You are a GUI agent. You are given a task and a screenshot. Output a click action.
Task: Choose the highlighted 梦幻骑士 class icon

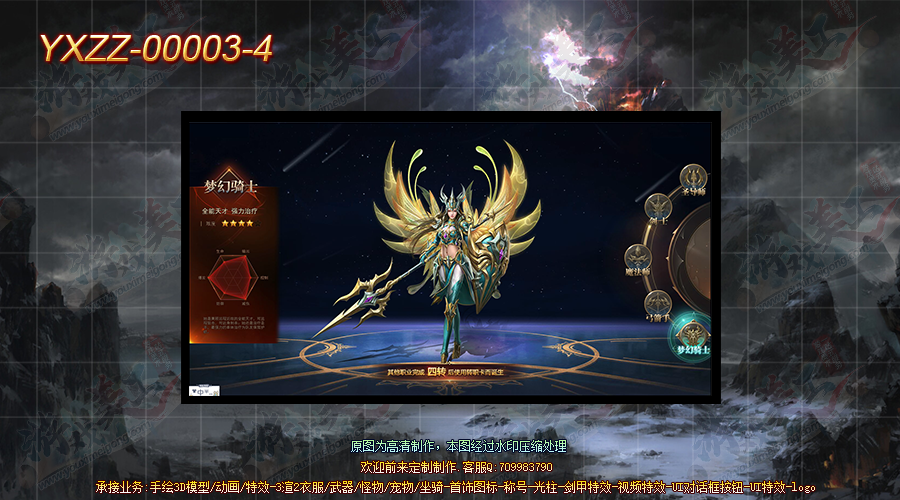(x=691, y=337)
